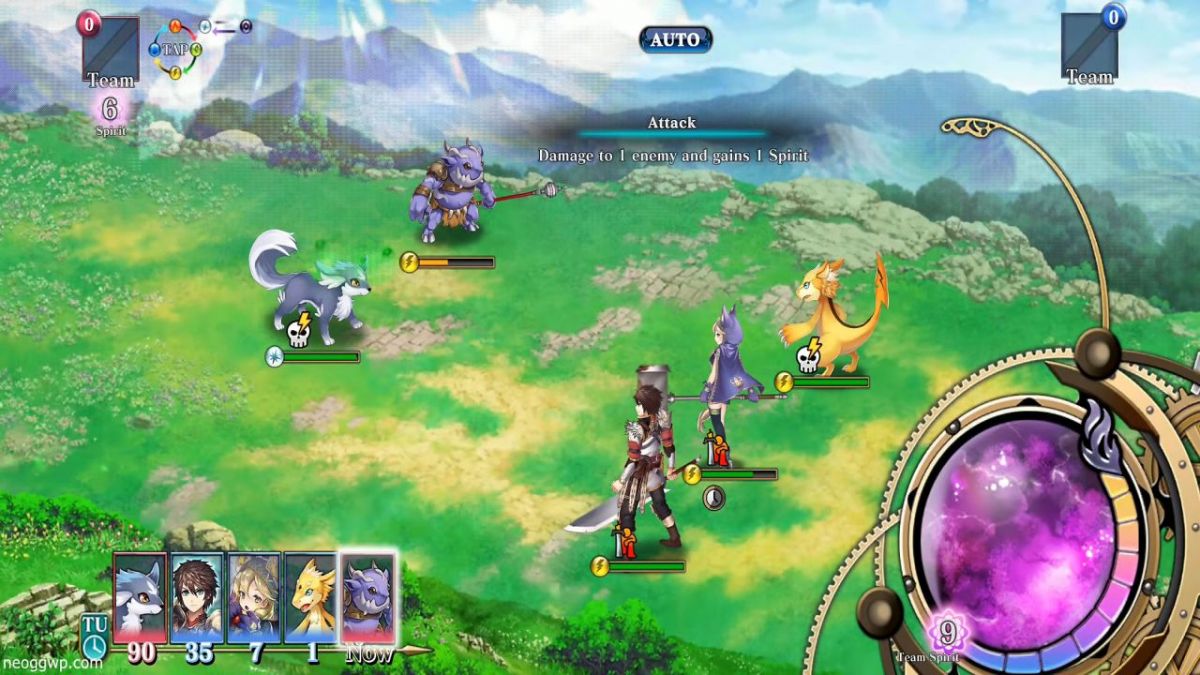Screen dimensions: 1200x675
Task: Open the enemy Team card with blue 0
Action: [1089, 47]
